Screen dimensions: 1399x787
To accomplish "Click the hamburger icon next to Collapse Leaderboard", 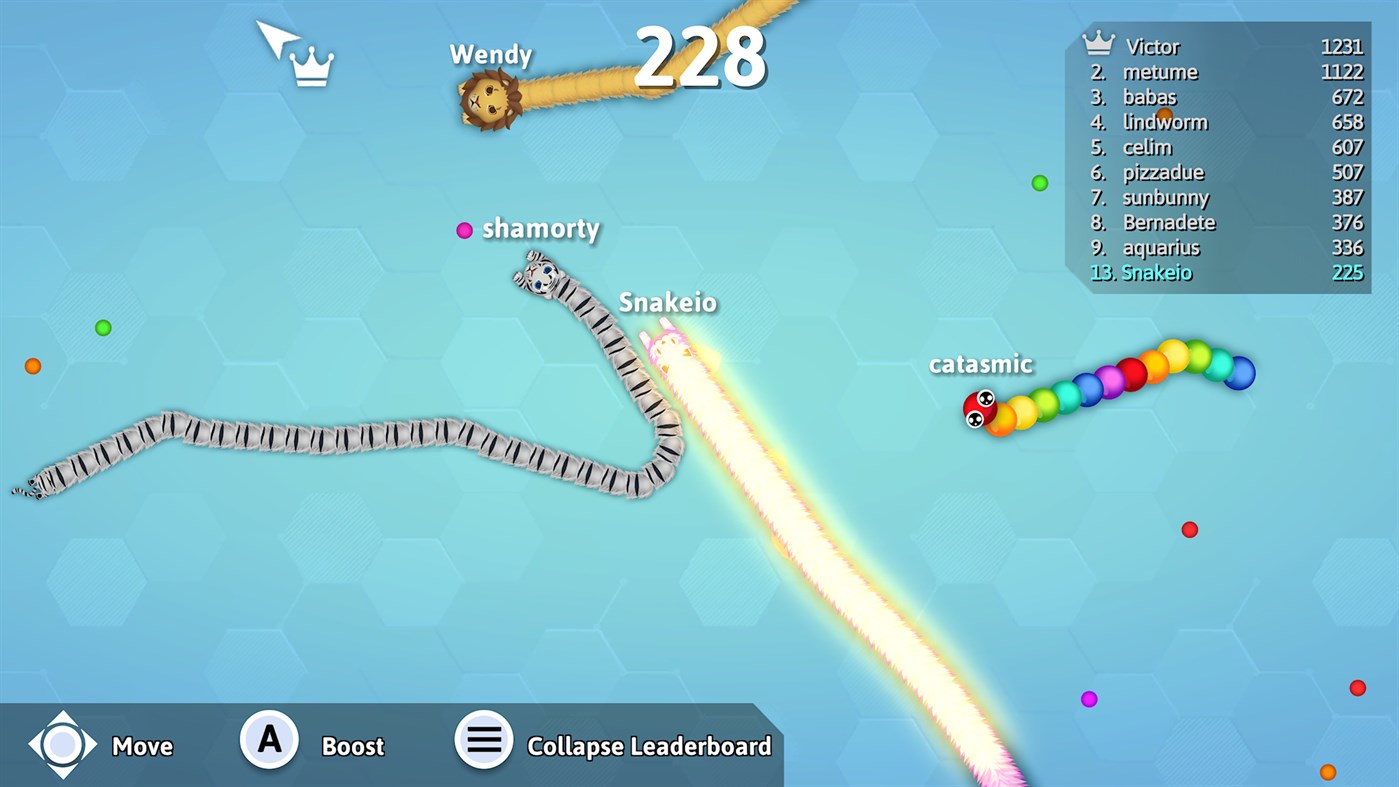I will pos(483,740).
